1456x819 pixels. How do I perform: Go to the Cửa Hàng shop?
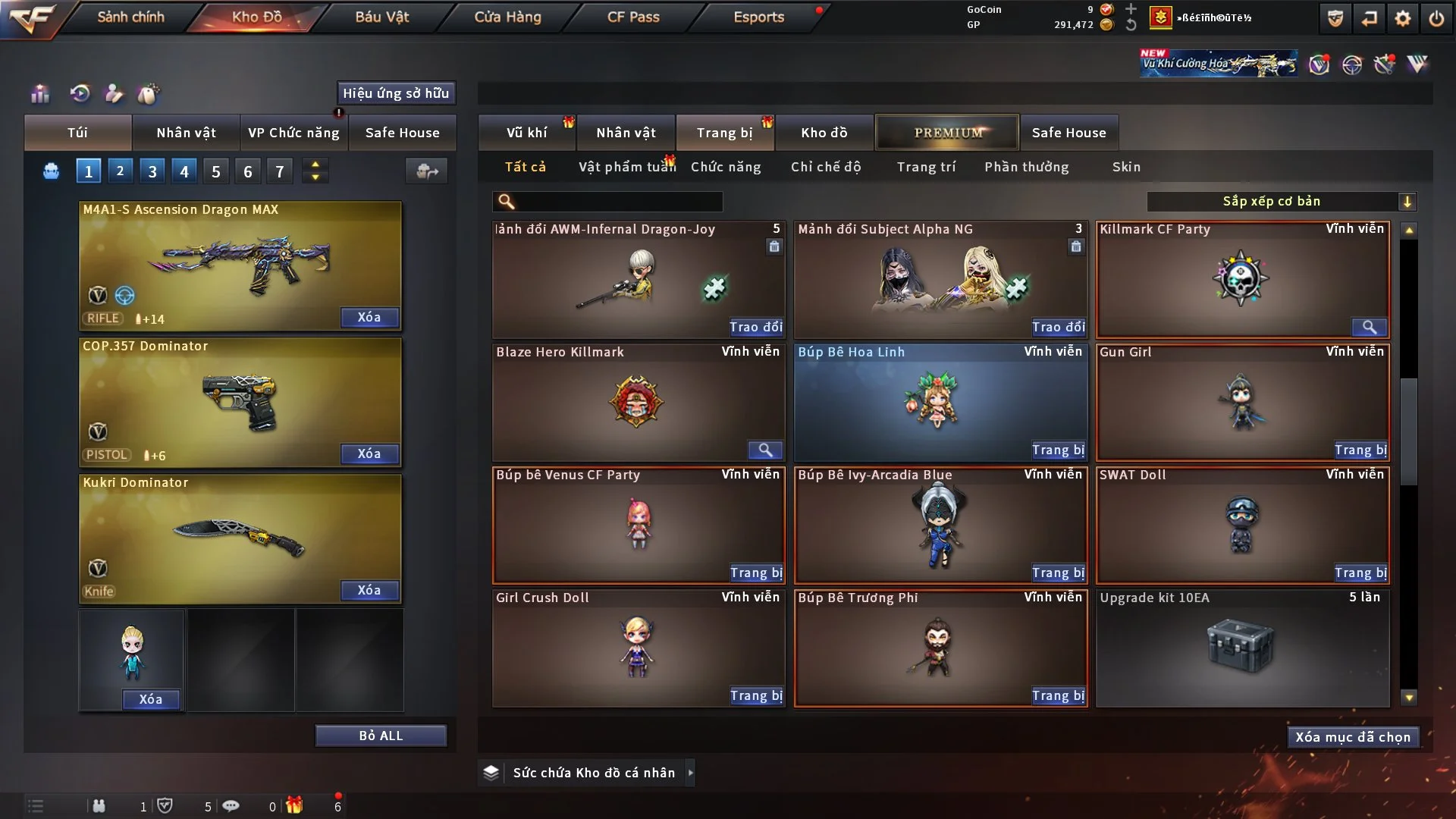507,17
